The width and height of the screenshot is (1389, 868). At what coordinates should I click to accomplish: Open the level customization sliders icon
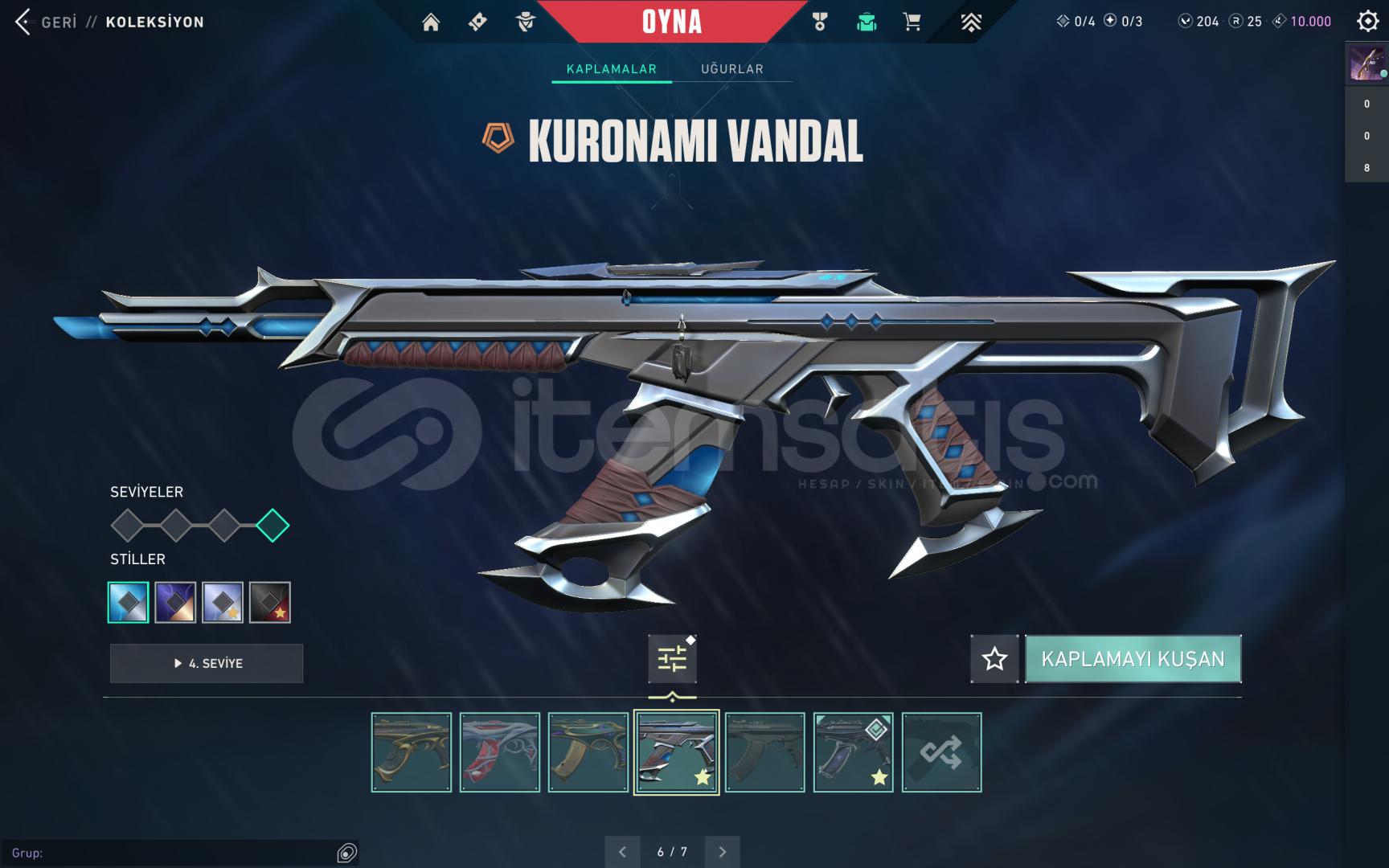pos(672,657)
